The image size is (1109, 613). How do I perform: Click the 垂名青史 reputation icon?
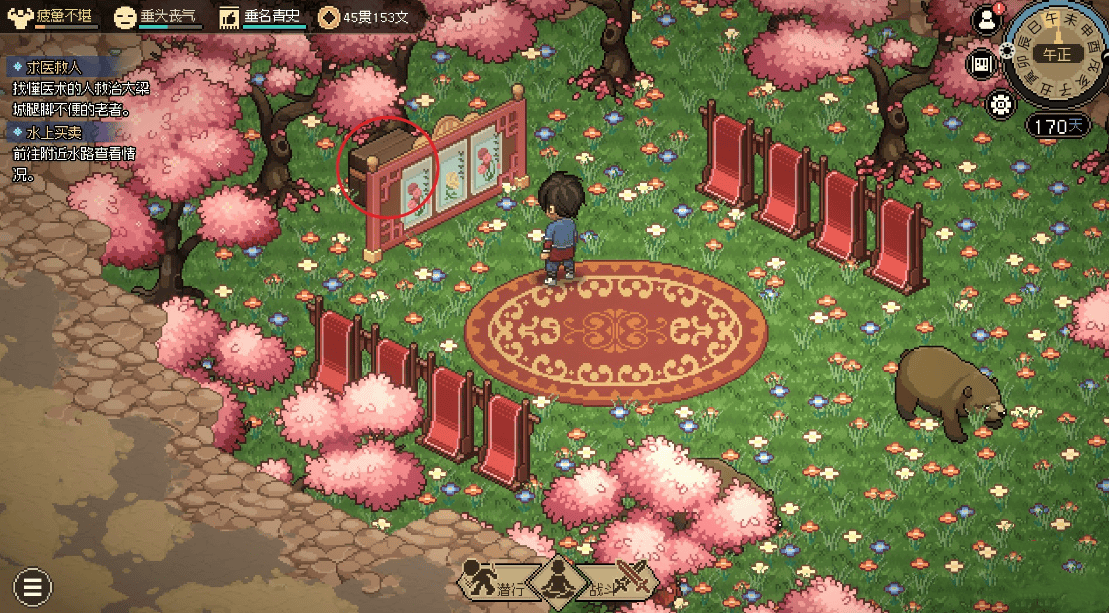229,17
